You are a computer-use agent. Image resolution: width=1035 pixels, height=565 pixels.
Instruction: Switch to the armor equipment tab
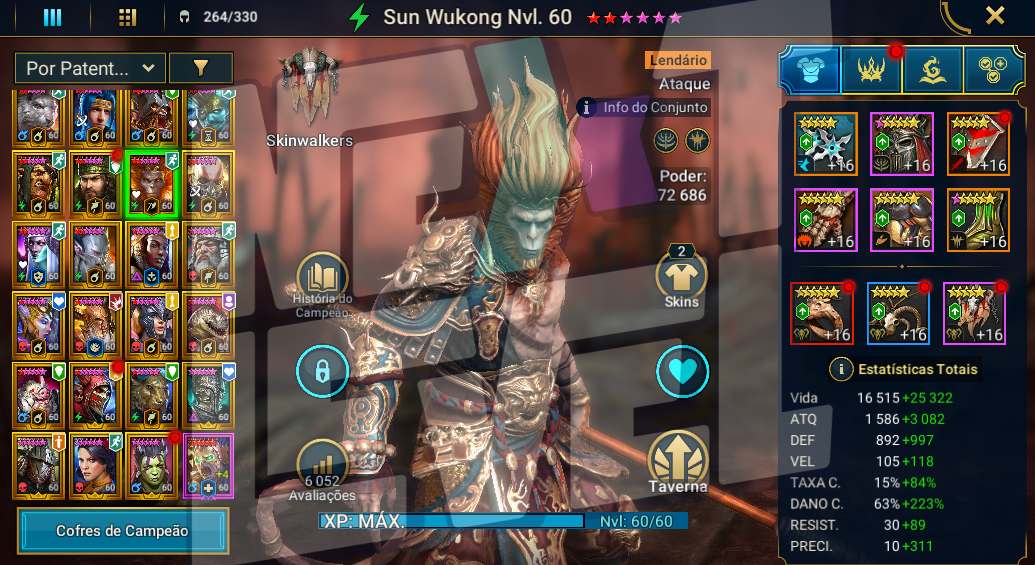809,70
